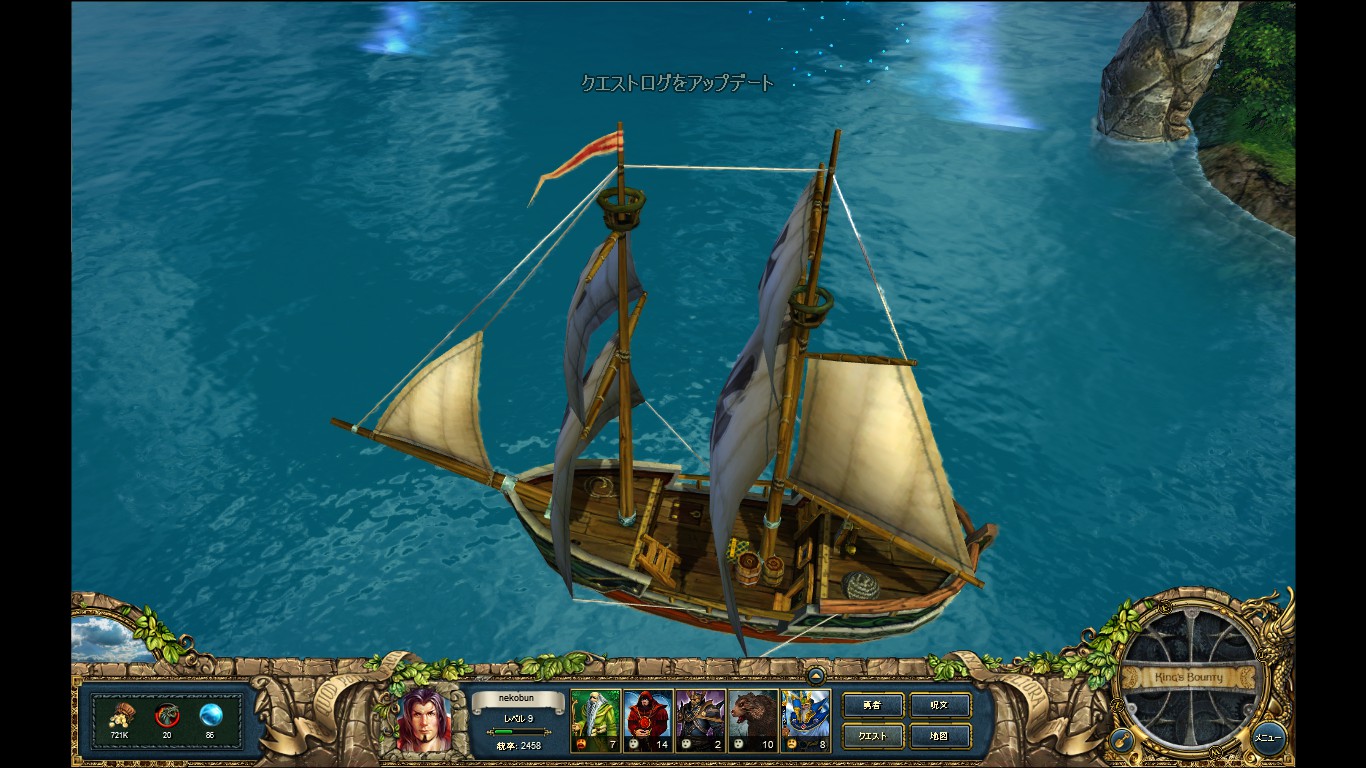Open the クエスト quest log

click(872, 737)
